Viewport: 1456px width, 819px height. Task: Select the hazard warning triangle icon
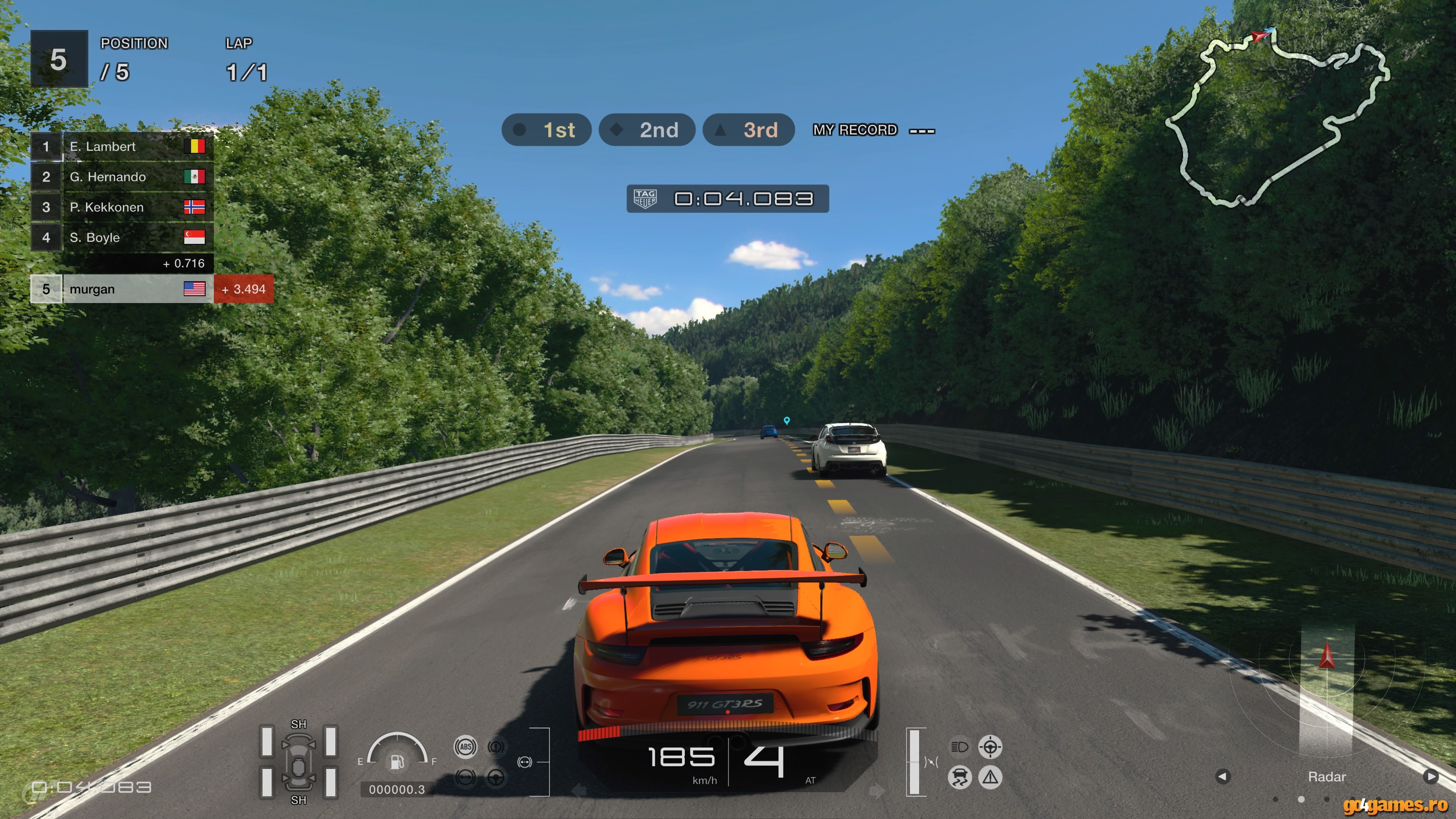990,778
